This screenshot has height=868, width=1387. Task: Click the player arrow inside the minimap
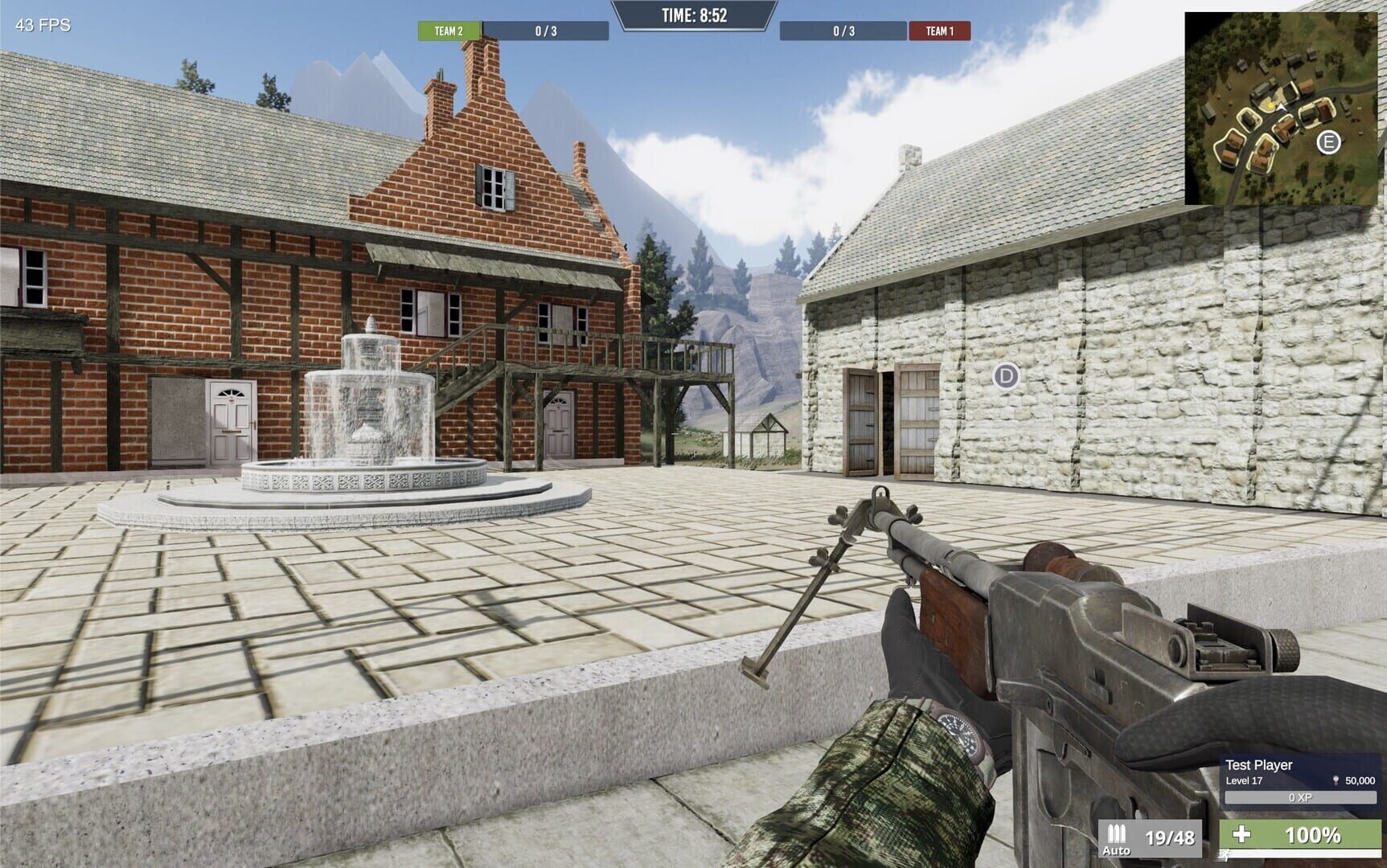pyautogui.click(x=1281, y=107)
